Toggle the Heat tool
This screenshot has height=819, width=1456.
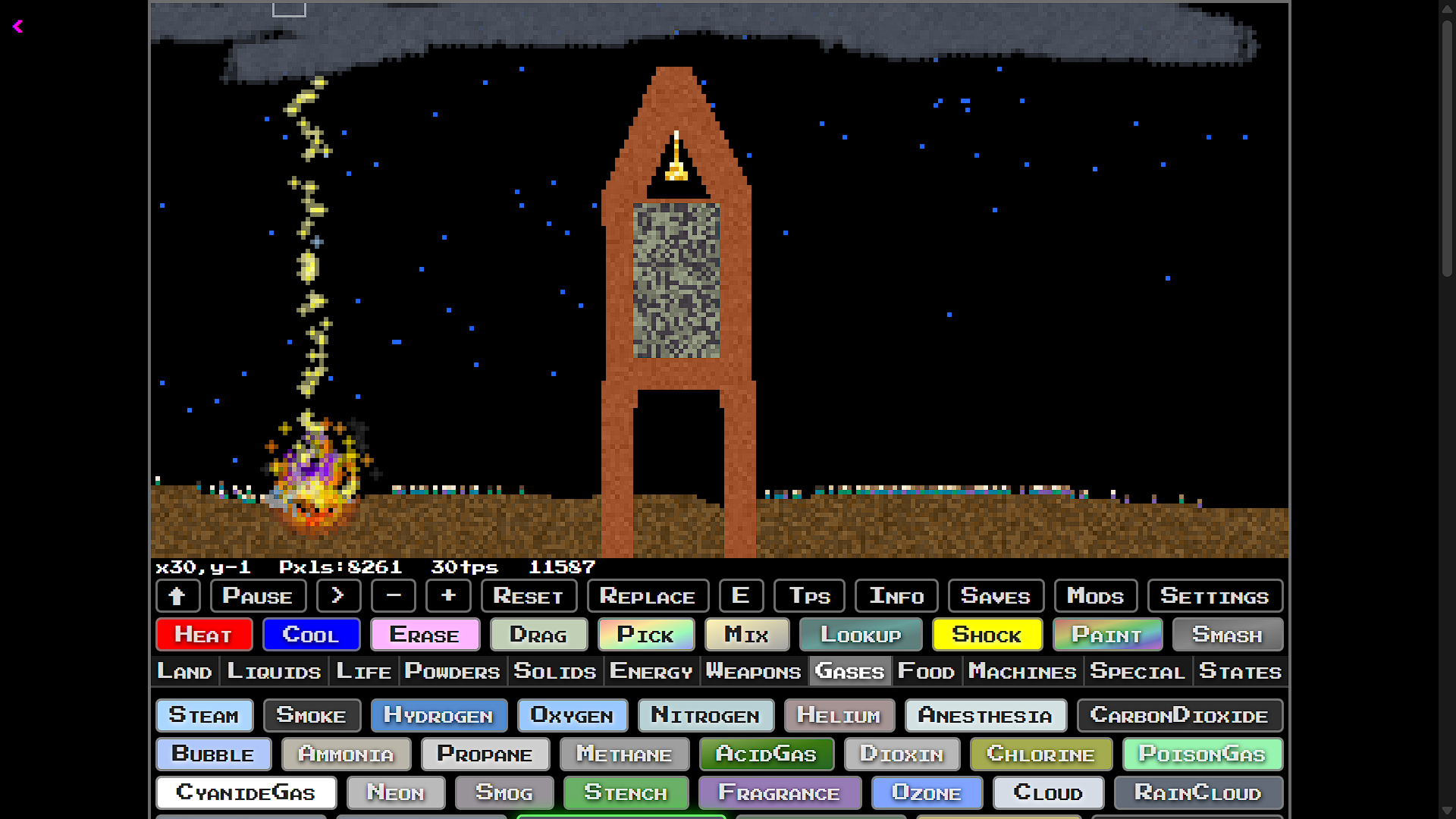tap(203, 635)
